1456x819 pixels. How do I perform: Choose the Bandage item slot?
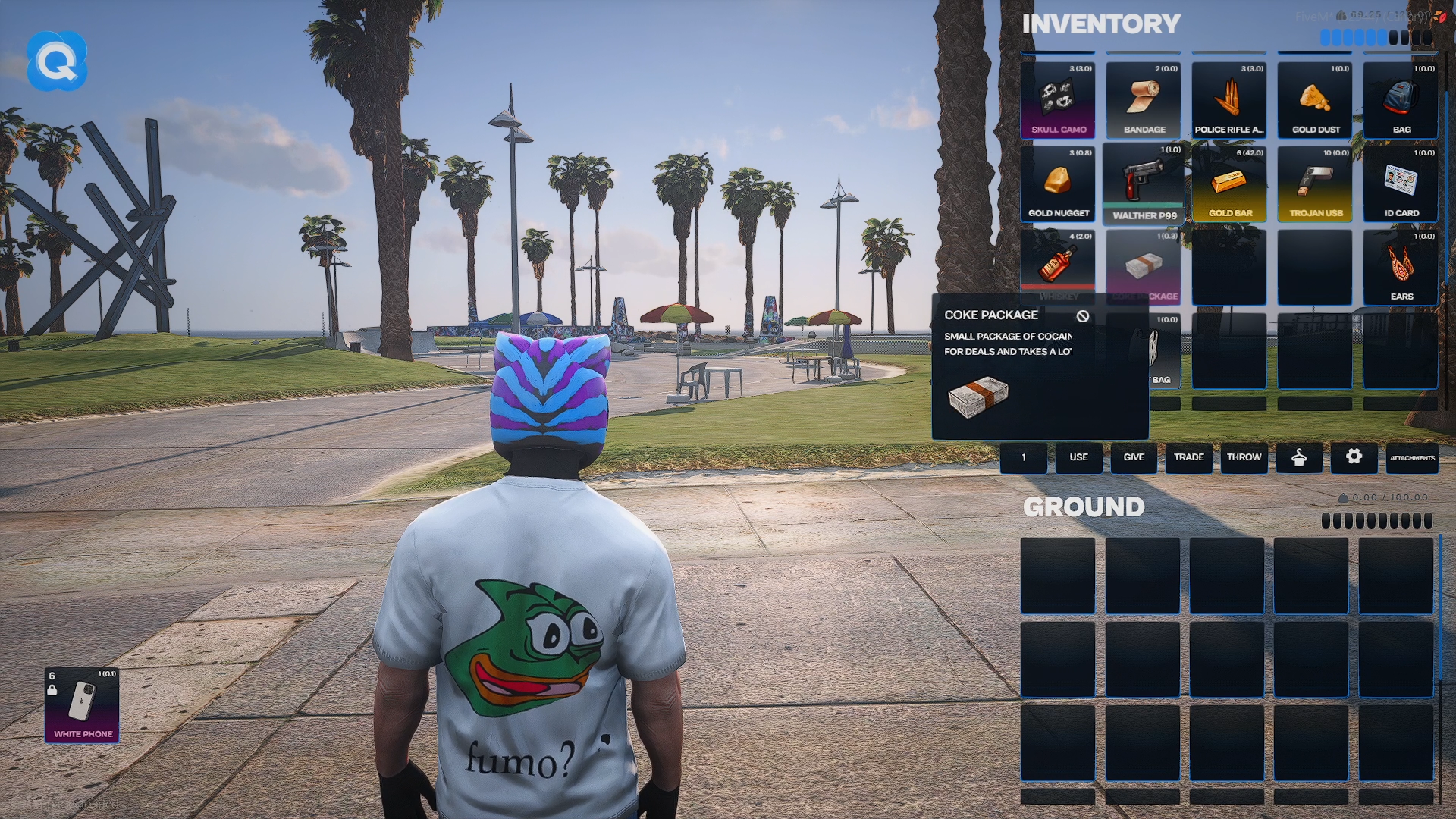1144,100
